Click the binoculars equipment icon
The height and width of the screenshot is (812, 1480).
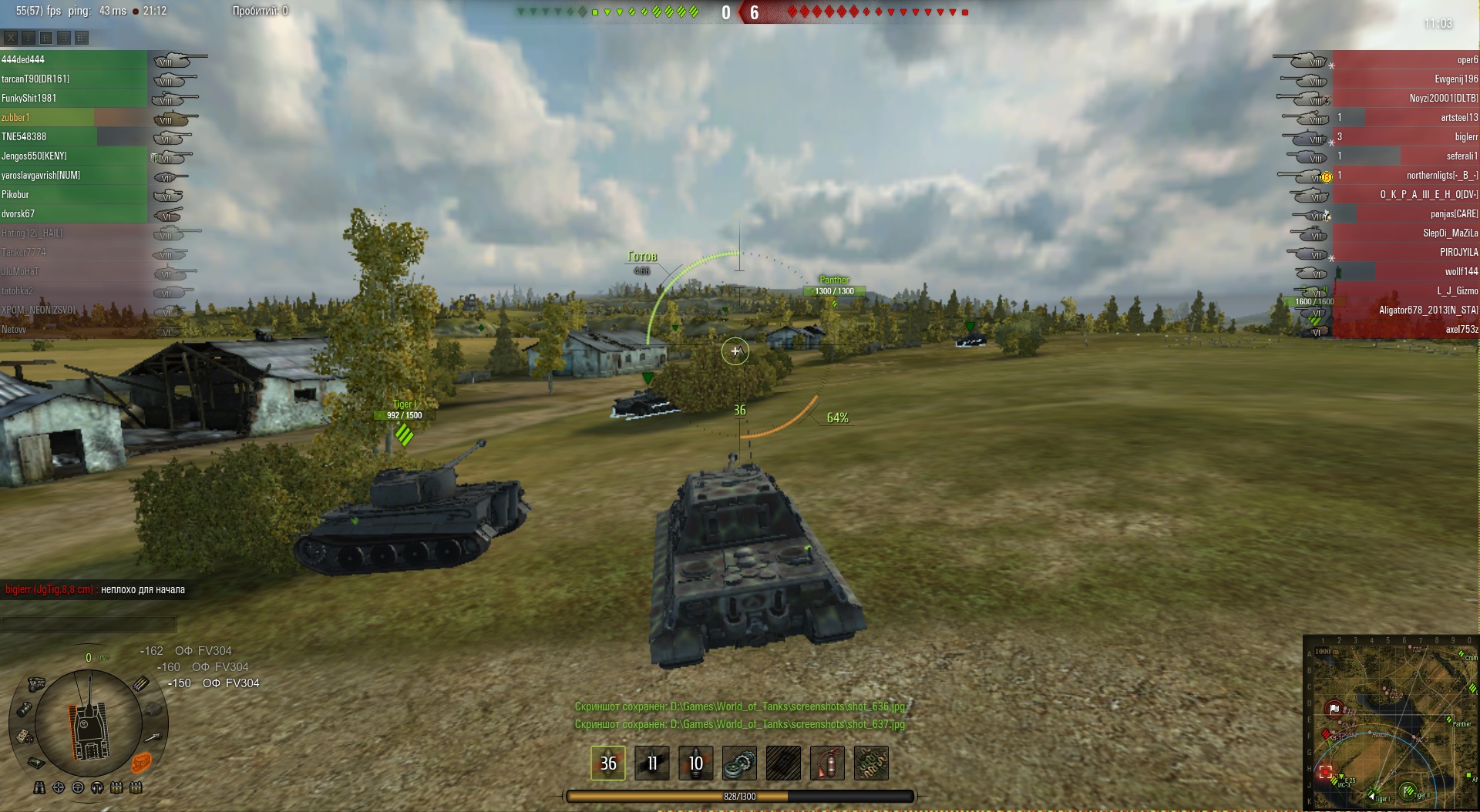click(39, 787)
